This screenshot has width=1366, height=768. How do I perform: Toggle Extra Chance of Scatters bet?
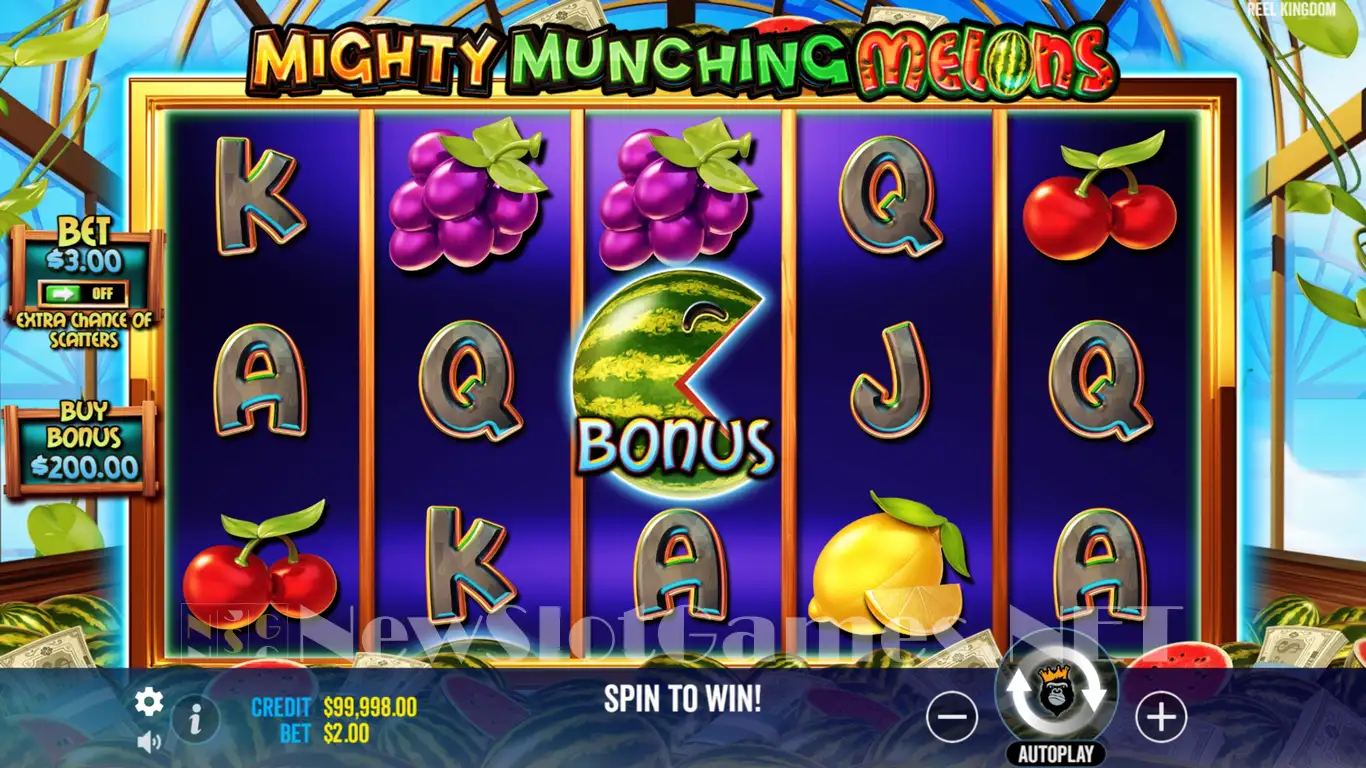pyautogui.click(x=84, y=294)
